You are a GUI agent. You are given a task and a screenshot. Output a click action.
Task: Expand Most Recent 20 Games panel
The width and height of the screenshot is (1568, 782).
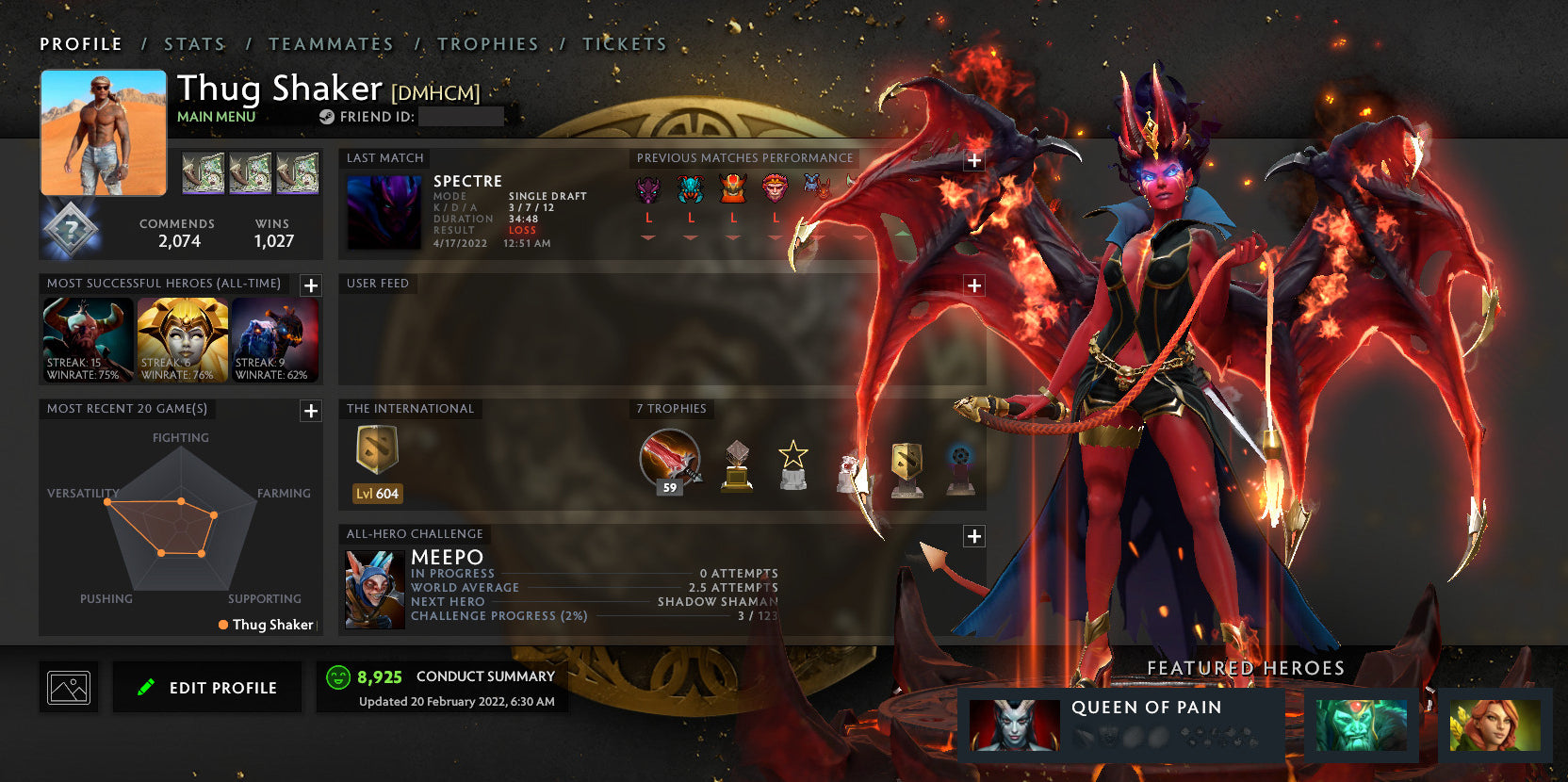click(x=311, y=411)
